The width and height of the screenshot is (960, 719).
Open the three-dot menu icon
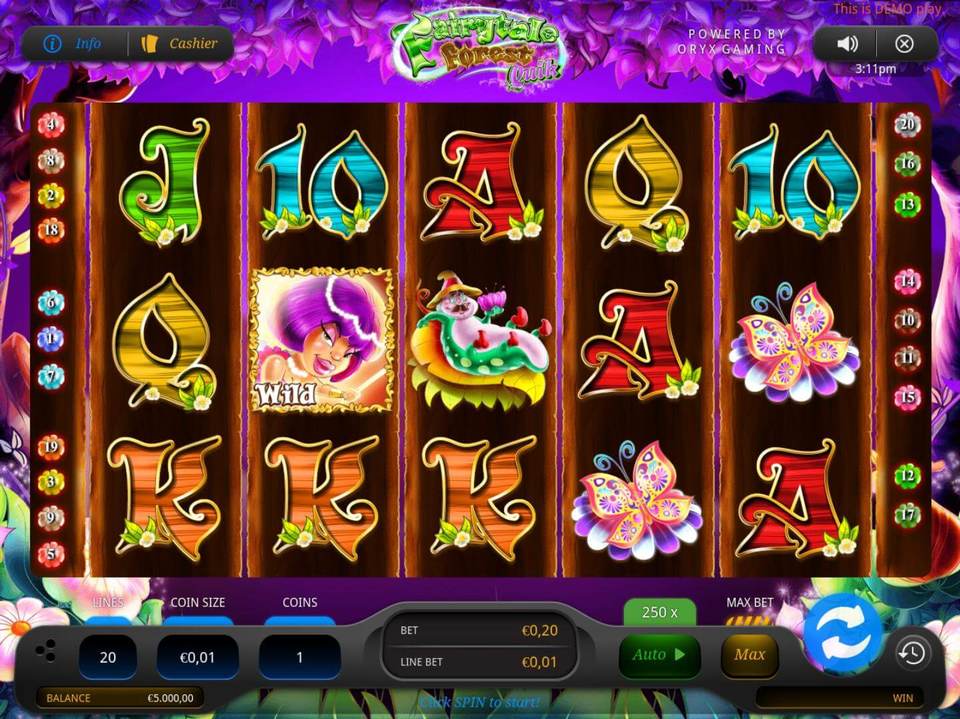point(46,653)
